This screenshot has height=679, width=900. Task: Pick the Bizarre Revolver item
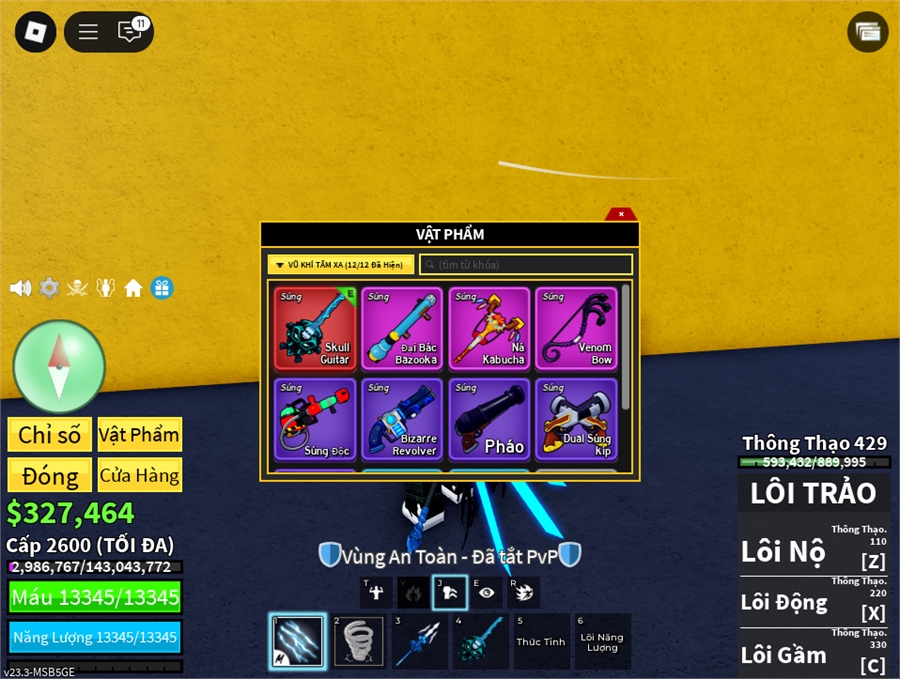[x=402, y=419]
